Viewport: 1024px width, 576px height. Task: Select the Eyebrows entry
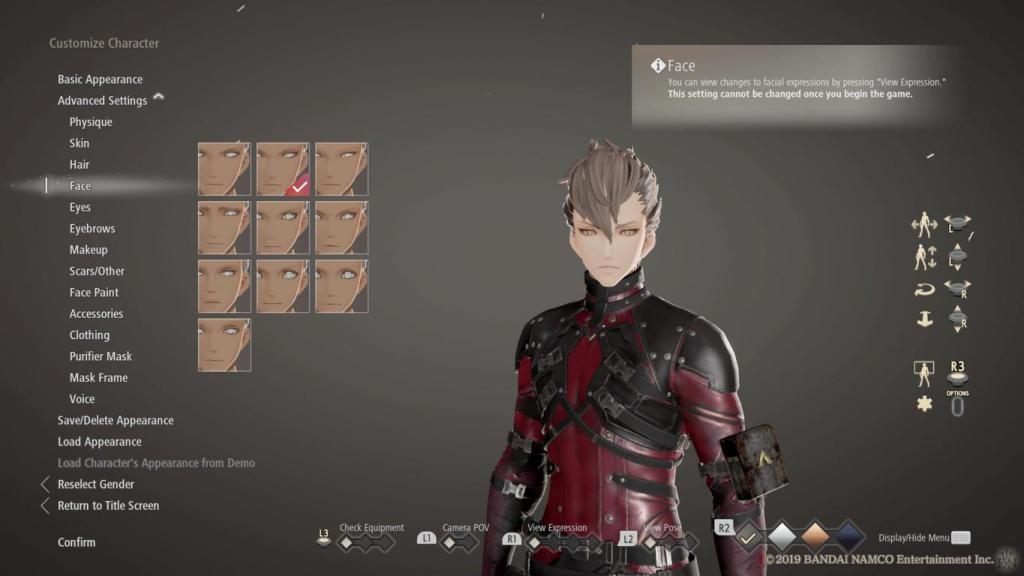point(92,228)
